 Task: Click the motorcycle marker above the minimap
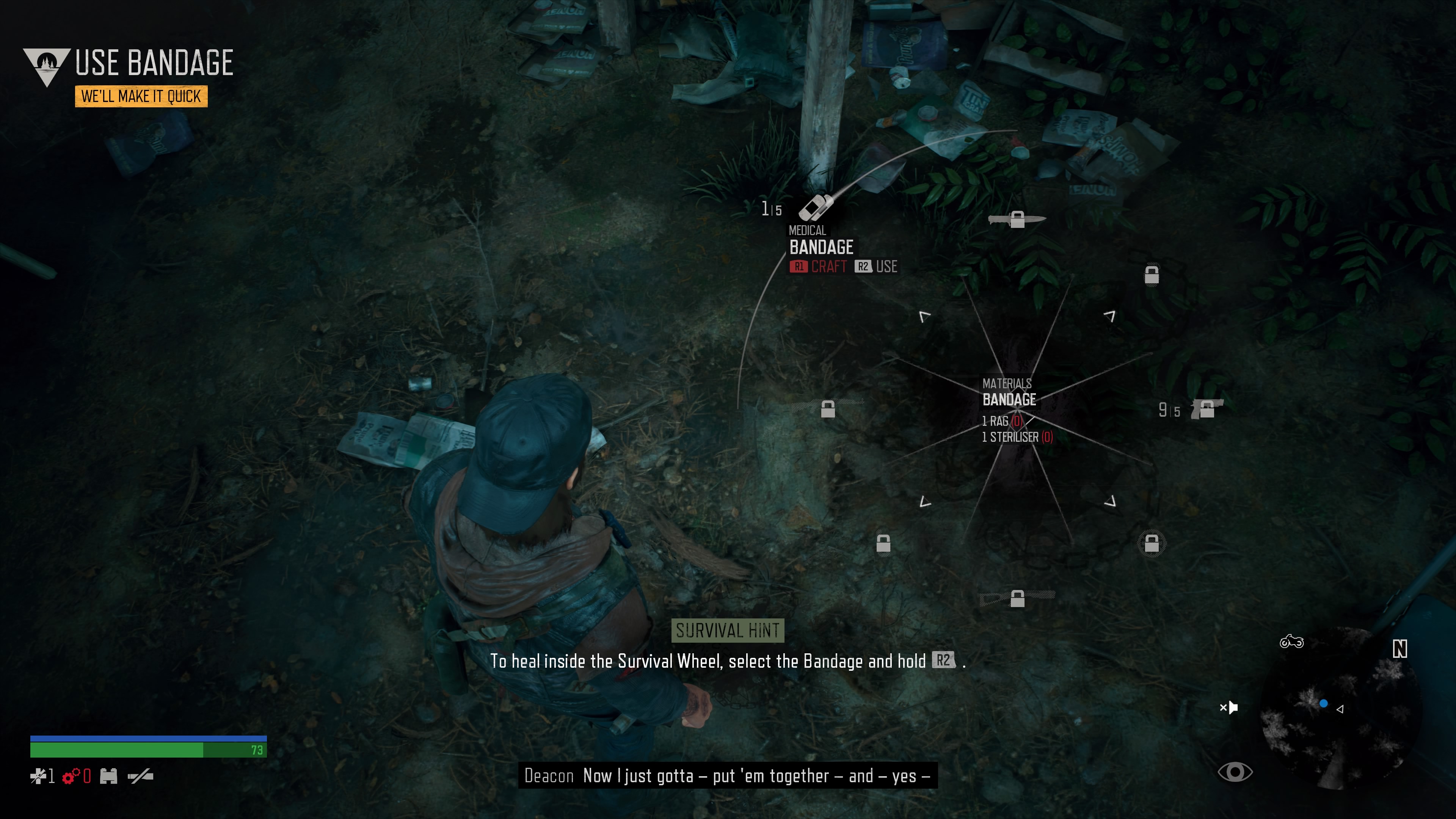(1291, 642)
